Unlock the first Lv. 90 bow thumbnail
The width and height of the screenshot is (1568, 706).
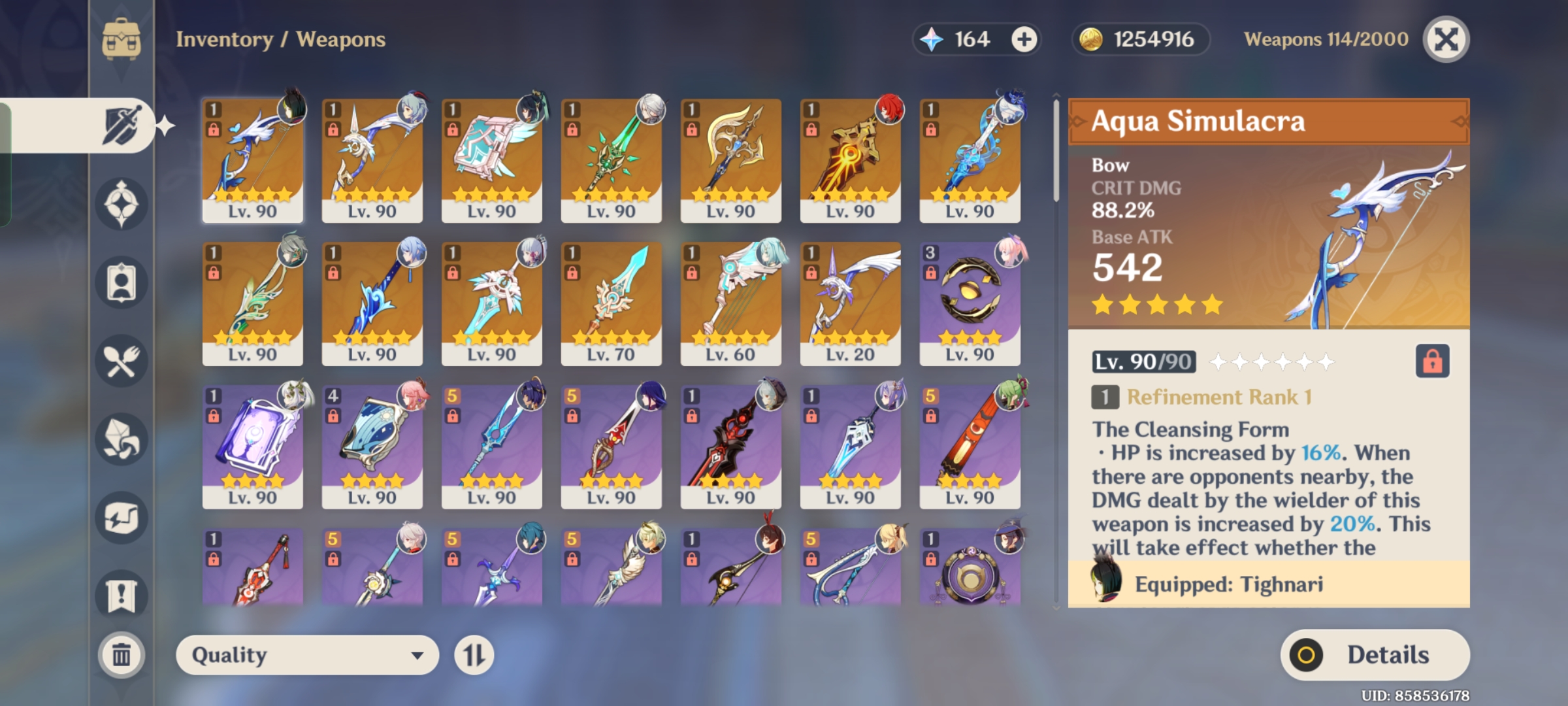216,129
